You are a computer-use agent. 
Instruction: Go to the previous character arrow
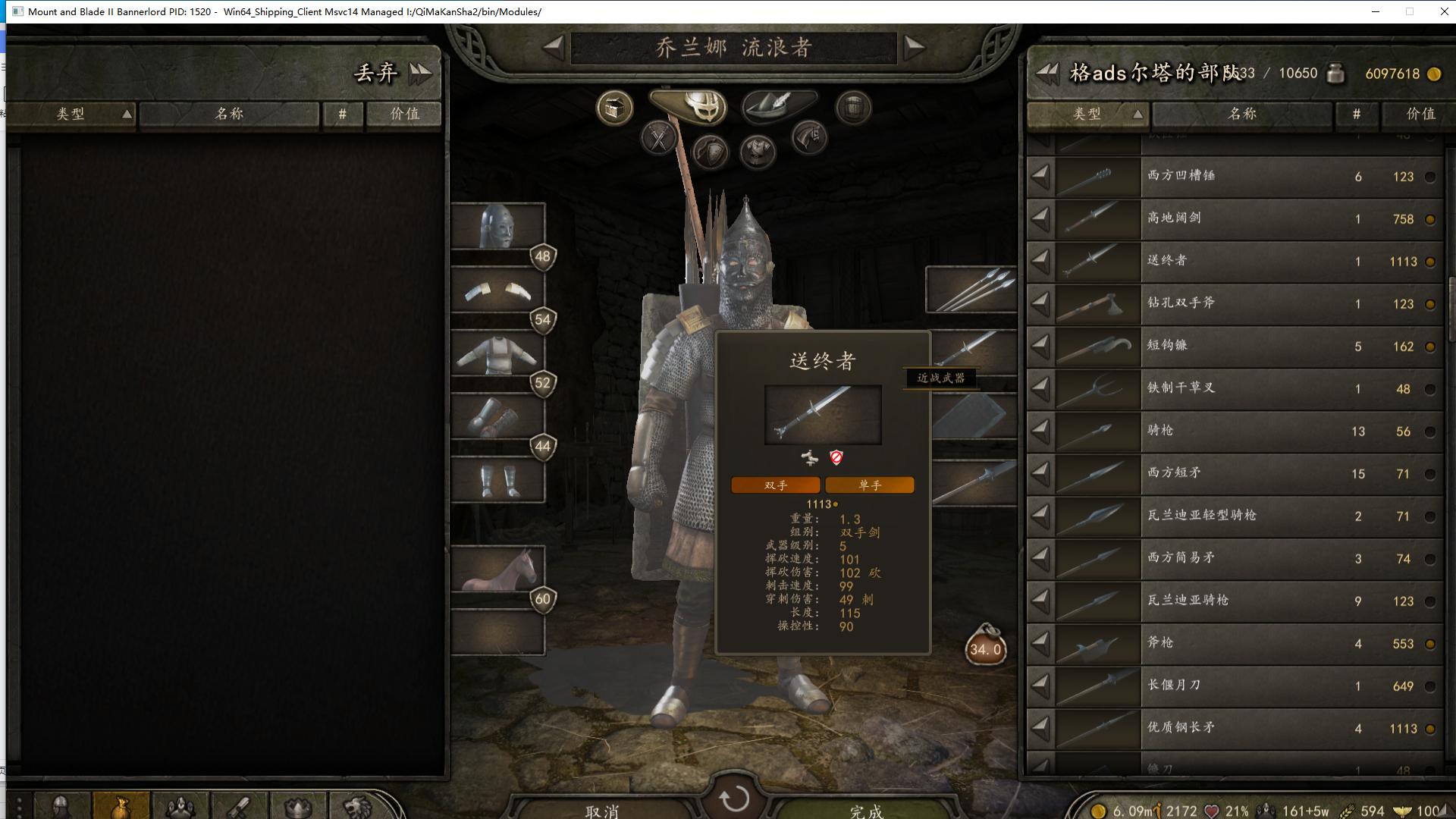tap(554, 47)
